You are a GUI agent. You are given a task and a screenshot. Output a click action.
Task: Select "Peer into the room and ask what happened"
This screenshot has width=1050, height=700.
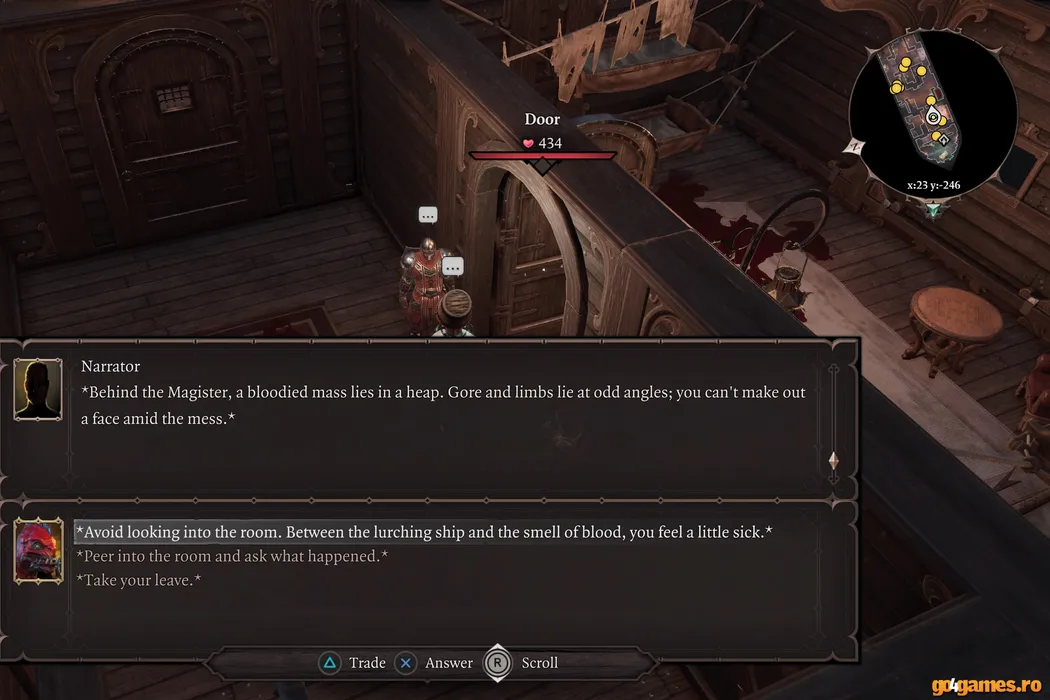coord(232,556)
